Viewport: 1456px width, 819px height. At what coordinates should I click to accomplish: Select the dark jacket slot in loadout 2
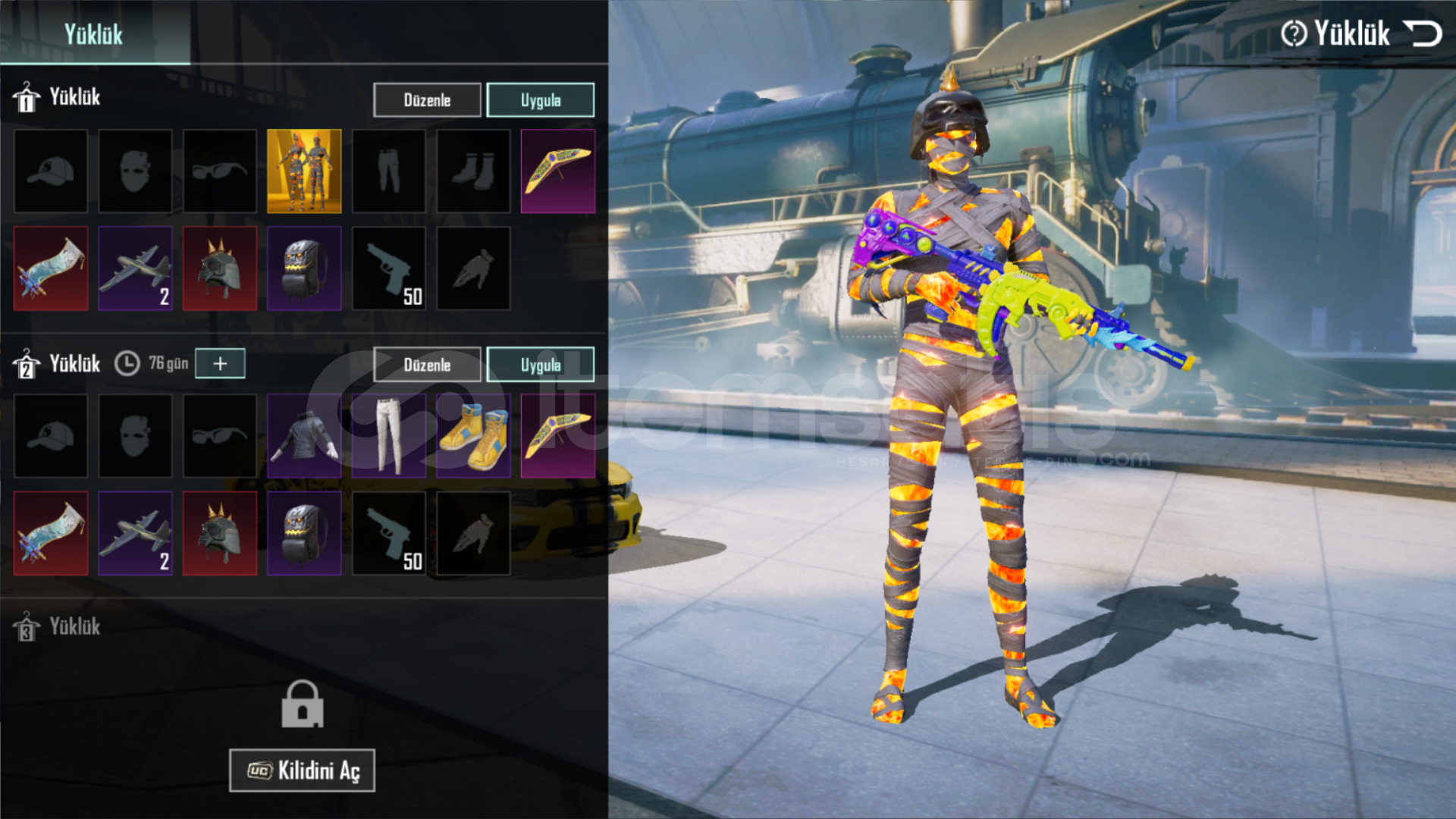coord(304,436)
